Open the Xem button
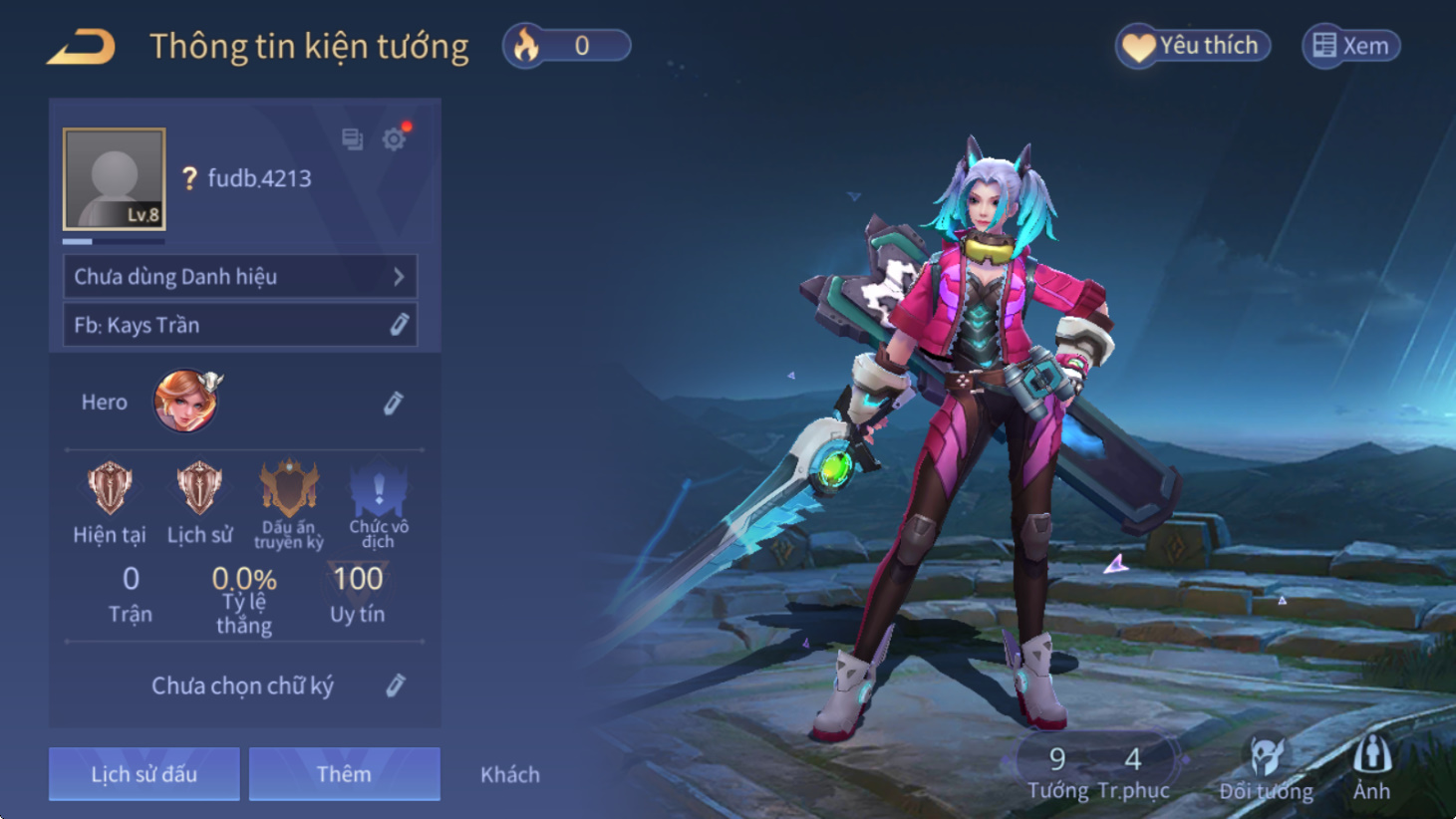 (1350, 46)
